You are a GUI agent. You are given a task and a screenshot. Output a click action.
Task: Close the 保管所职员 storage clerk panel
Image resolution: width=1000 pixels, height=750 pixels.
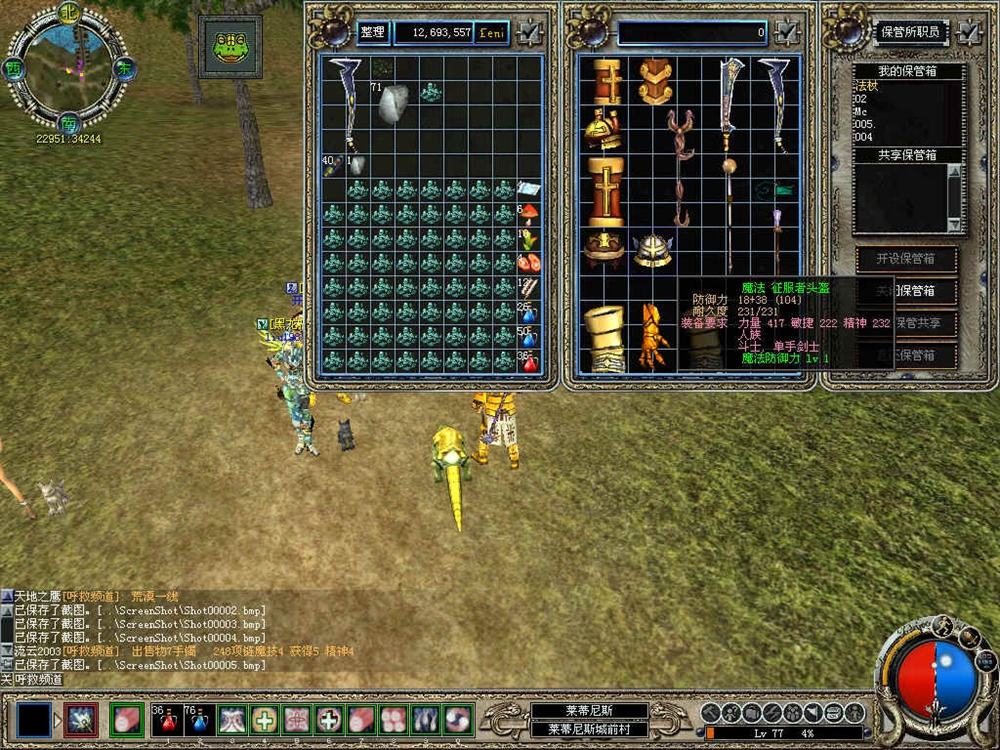[x=969, y=32]
